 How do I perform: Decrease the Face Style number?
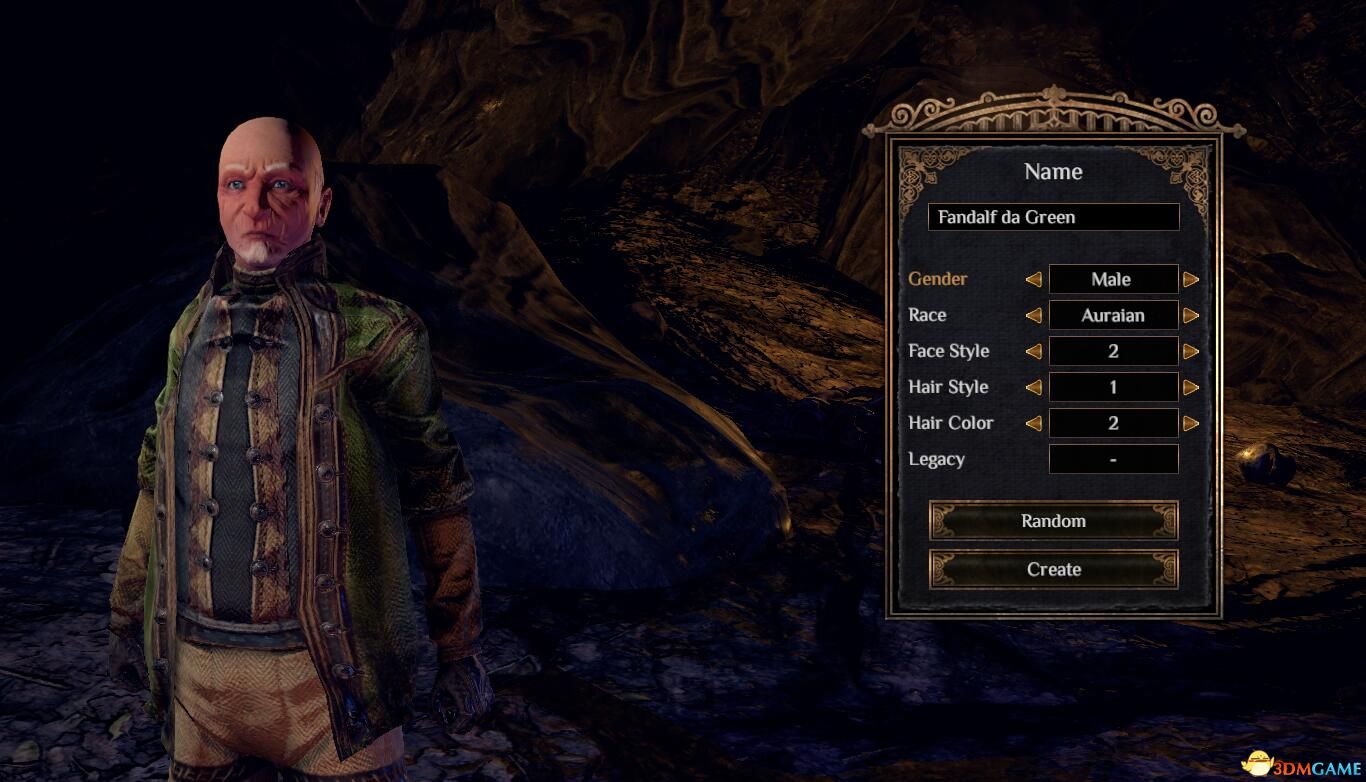pyautogui.click(x=1034, y=352)
